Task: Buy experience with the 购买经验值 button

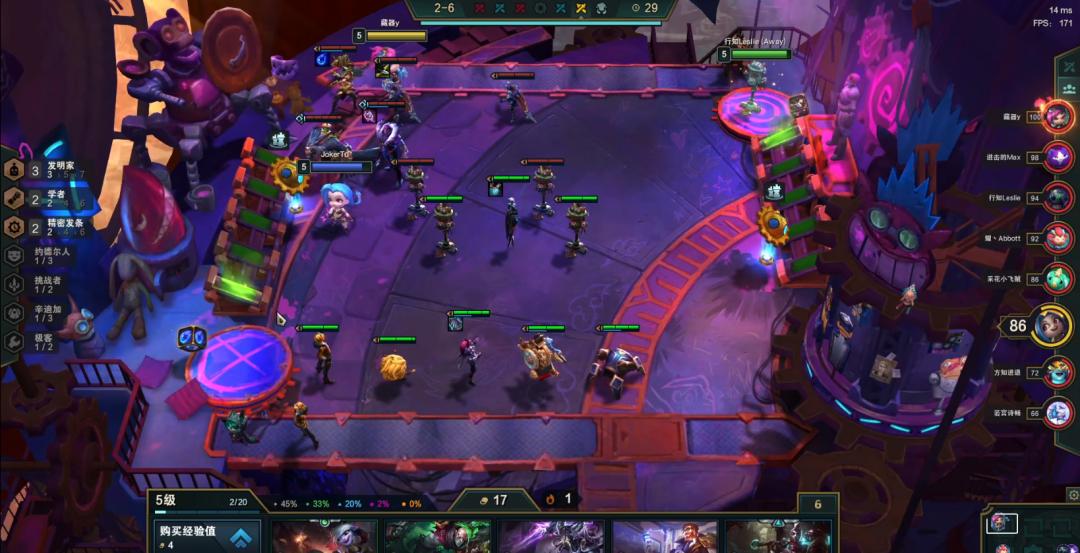Action: click(x=205, y=537)
